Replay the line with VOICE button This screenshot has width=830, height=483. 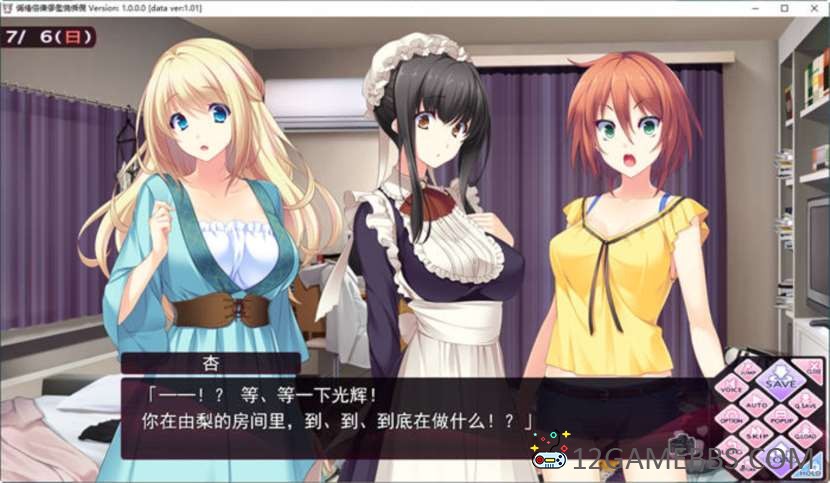[x=731, y=386]
